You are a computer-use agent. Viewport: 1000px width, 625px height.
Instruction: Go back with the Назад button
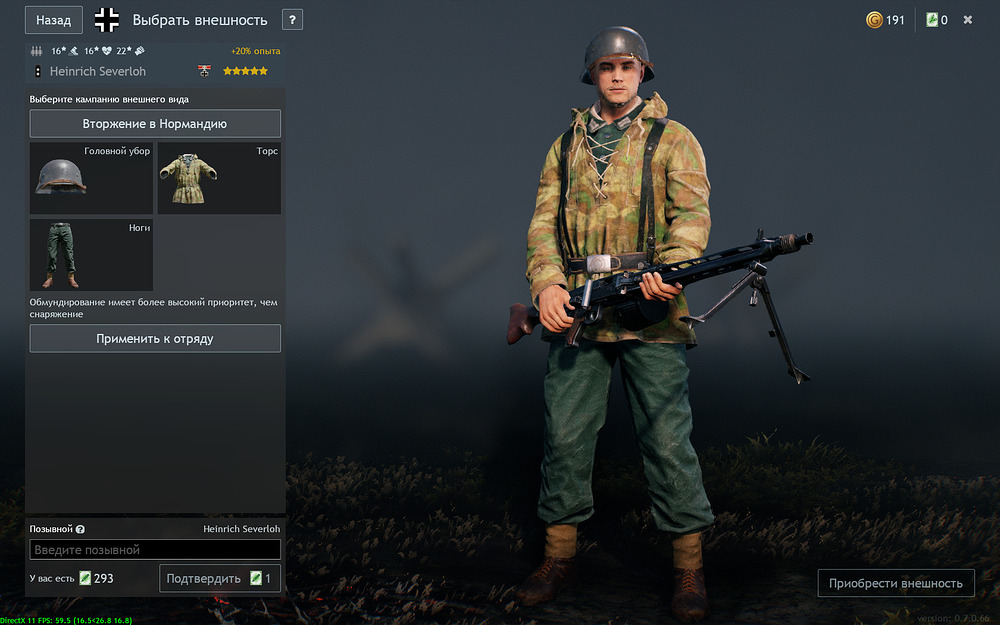coord(53,20)
